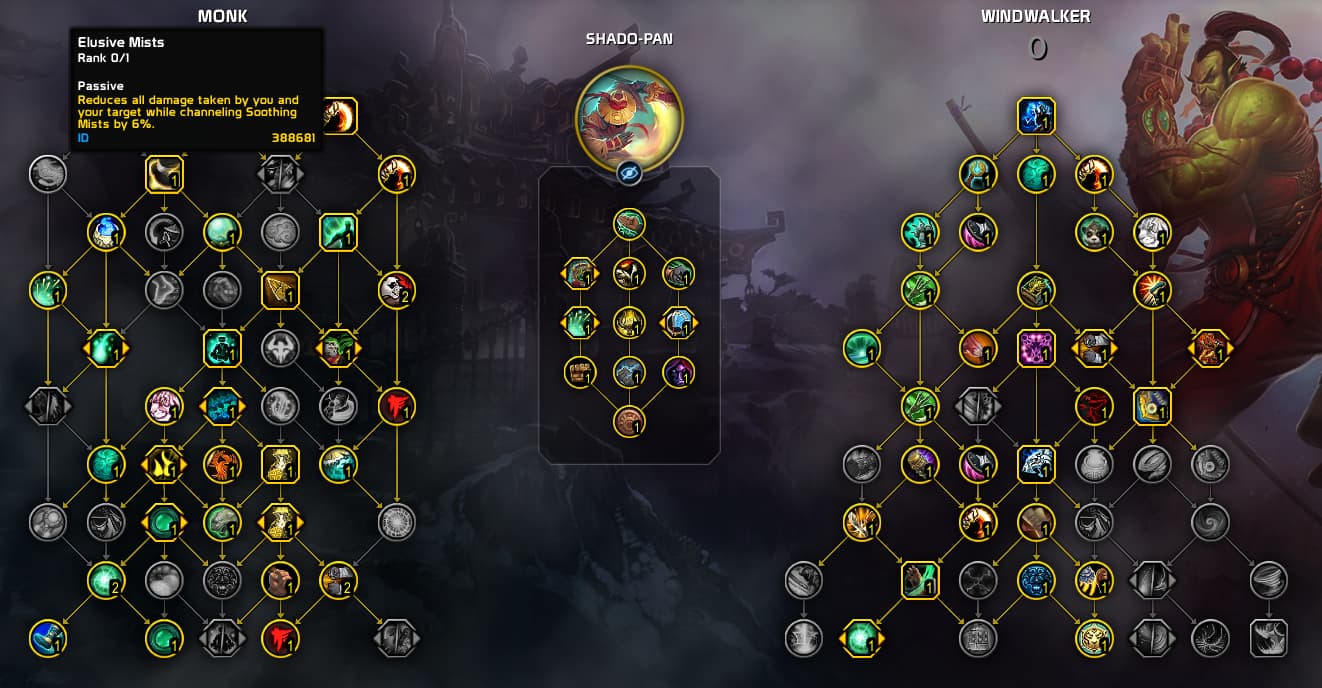Select the panda face Windwalker talent
Screen dimensions: 1322x688
(x=1094, y=232)
